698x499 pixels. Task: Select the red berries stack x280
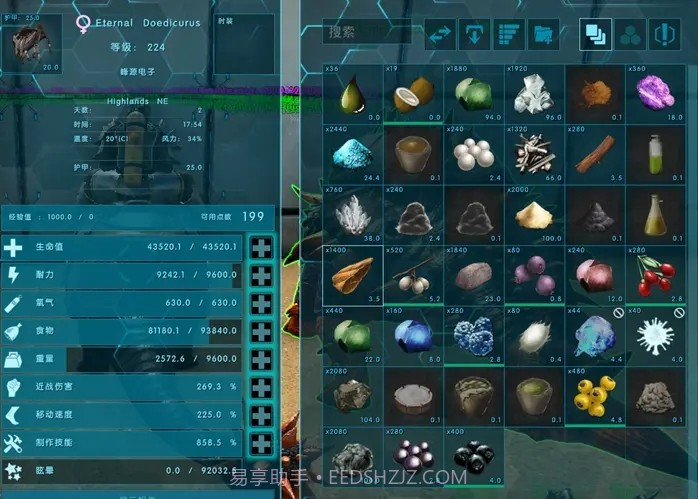coord(656,273)
